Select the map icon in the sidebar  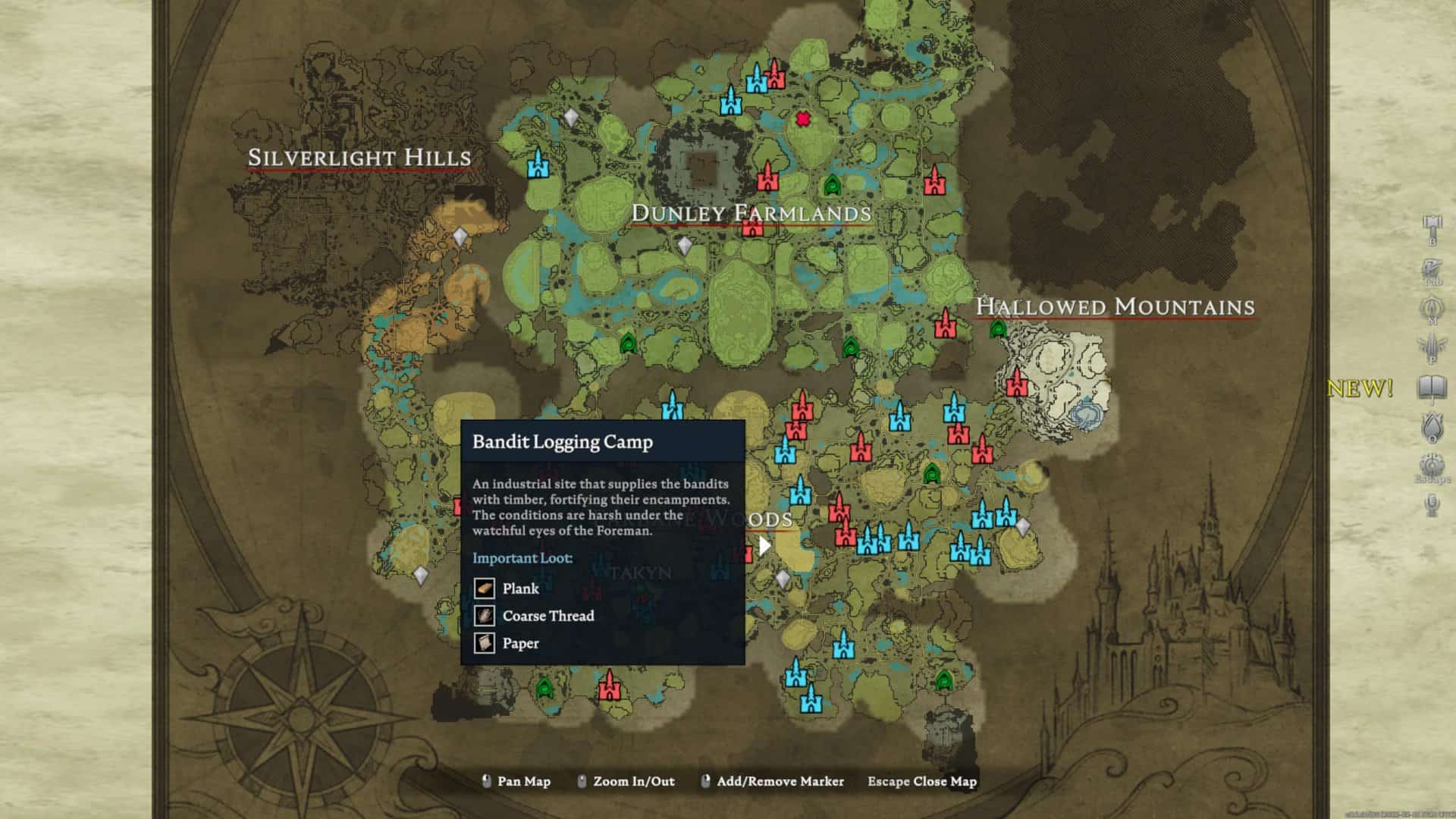click(1432, 308)
